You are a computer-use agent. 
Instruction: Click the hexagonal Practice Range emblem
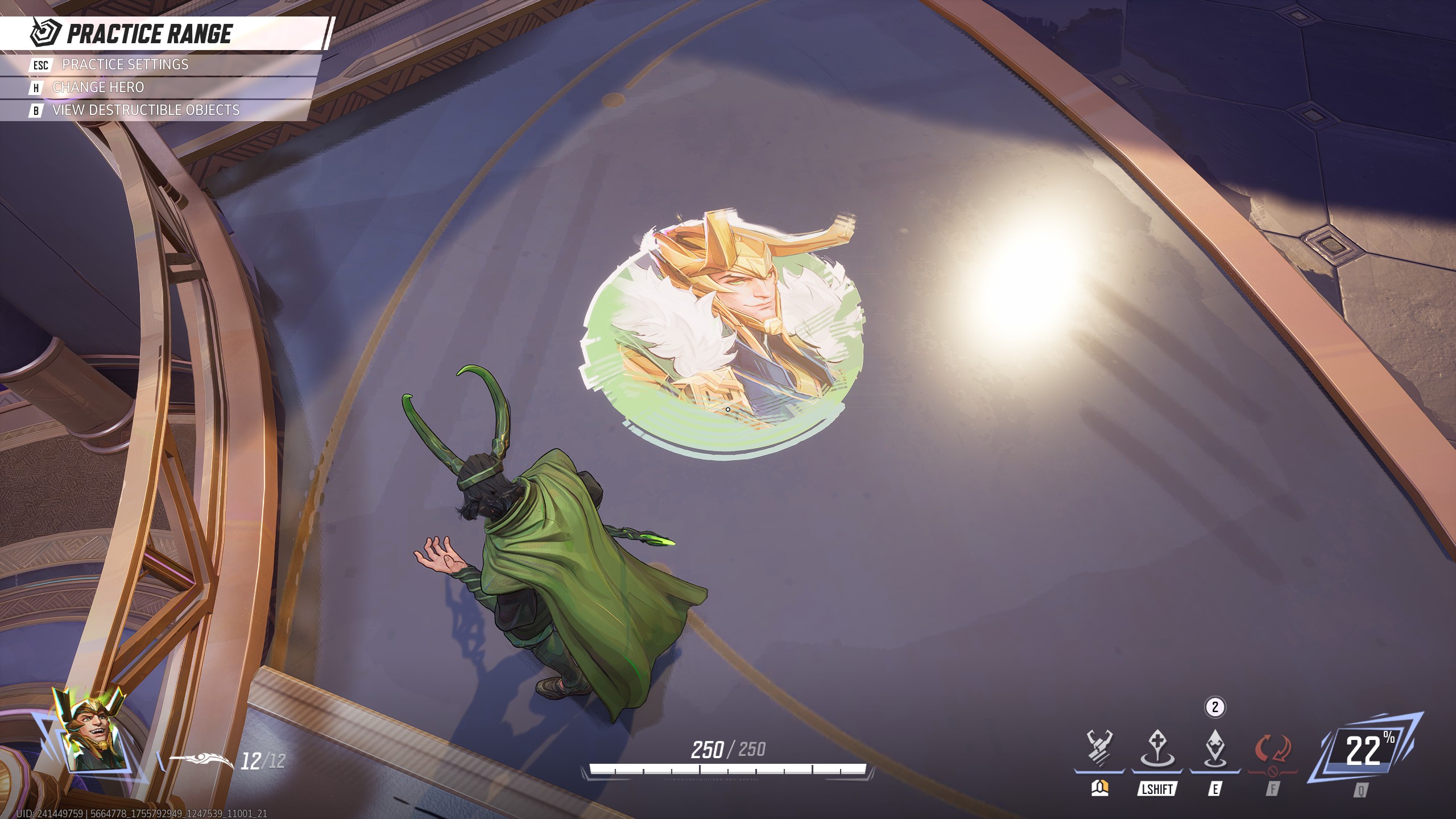coord(45,33)
